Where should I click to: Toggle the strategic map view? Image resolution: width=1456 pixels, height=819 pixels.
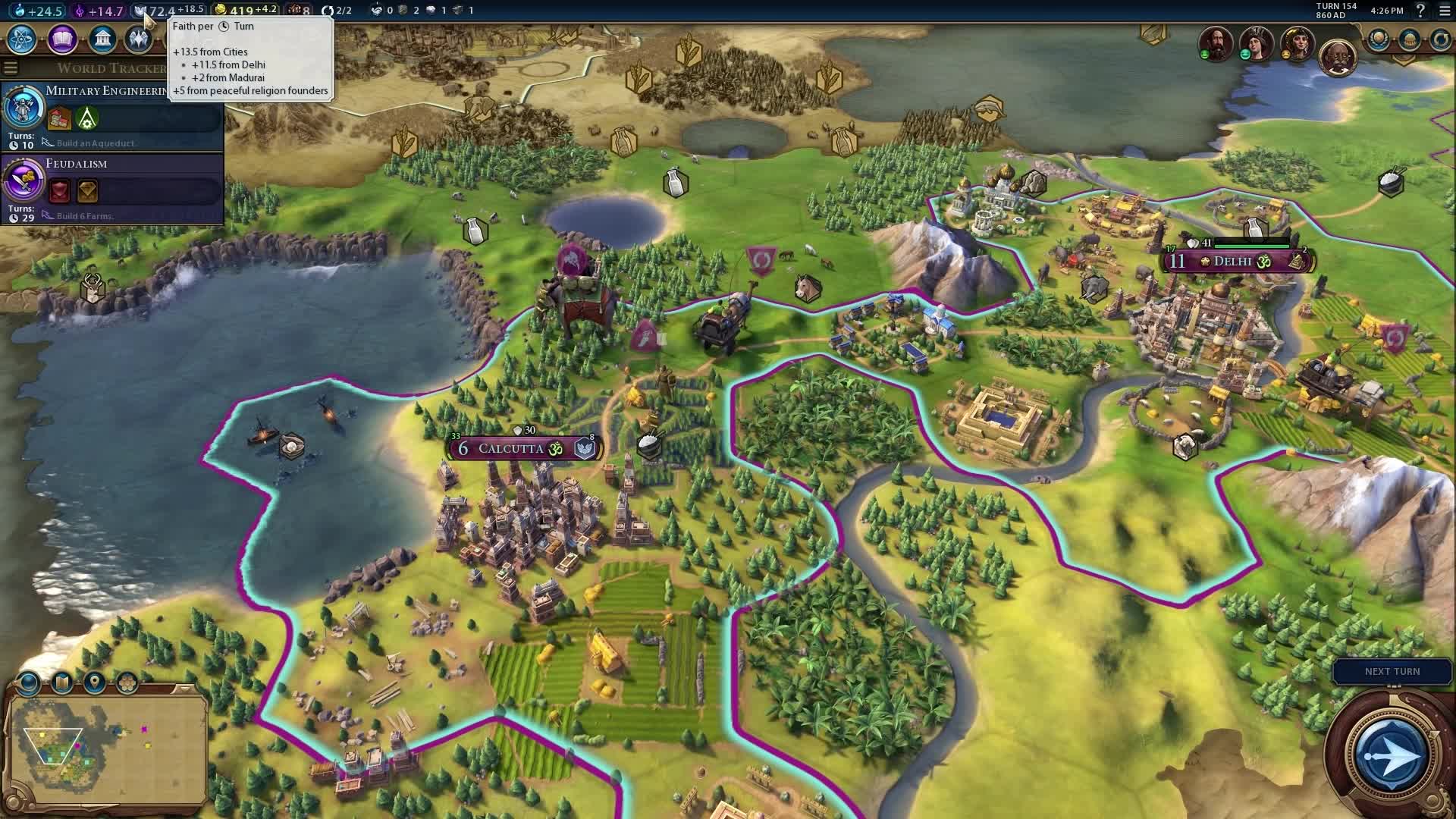[x=61, y=682]
